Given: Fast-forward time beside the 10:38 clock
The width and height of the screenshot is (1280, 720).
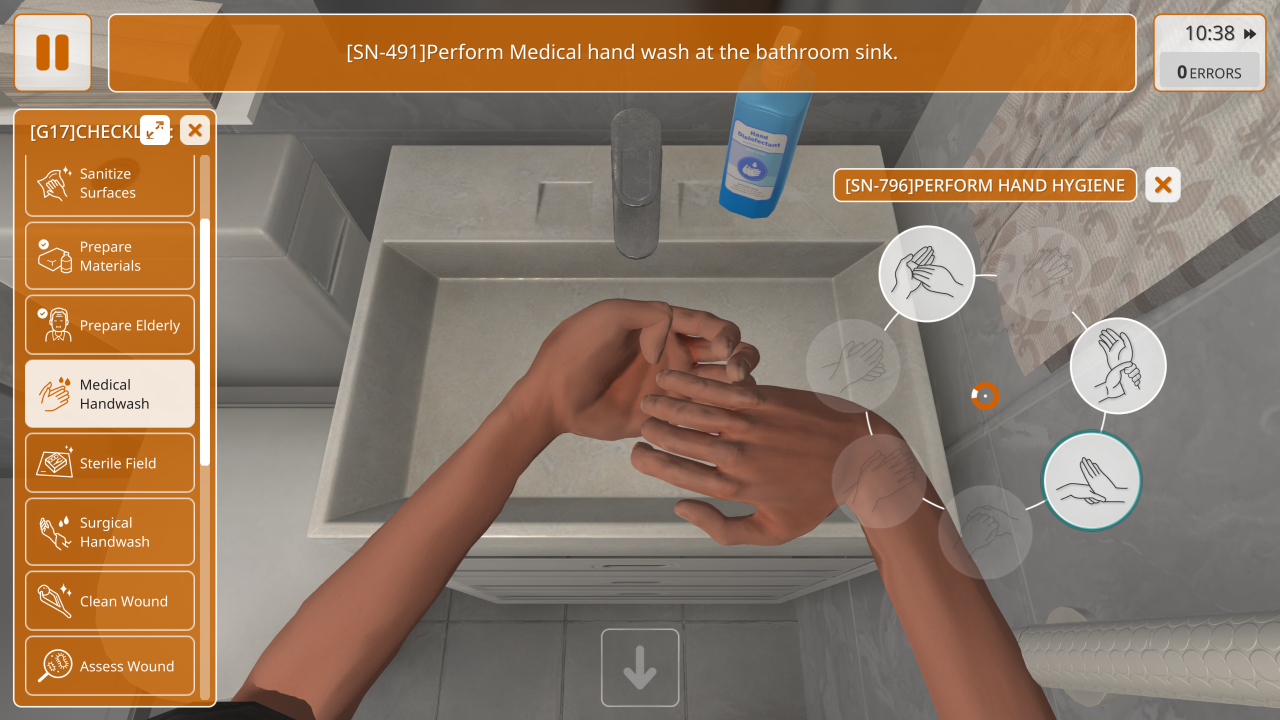Looking at the screenshot, I should pyautogui.click(x=1250, y=34).
